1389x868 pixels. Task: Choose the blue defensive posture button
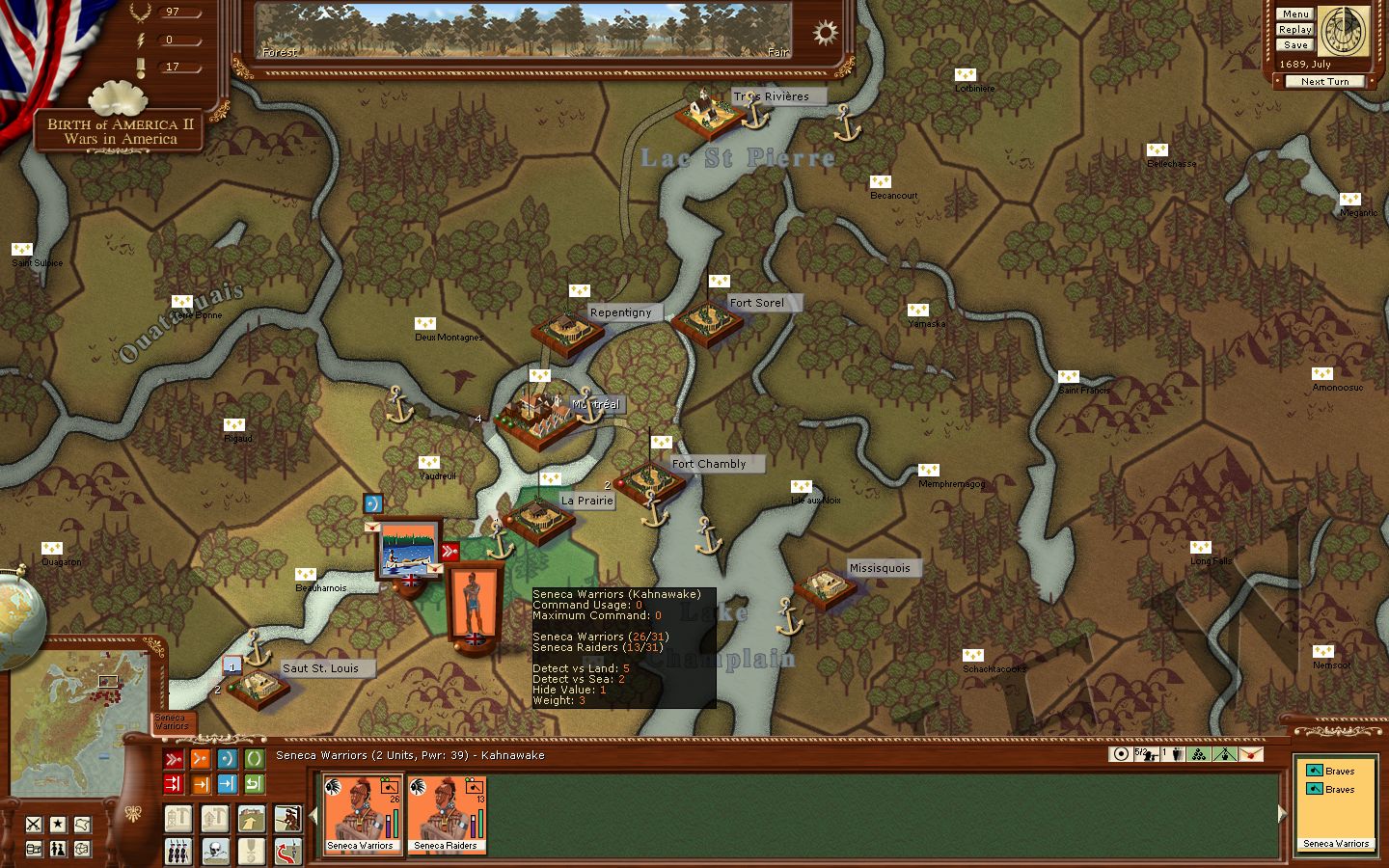227,759
